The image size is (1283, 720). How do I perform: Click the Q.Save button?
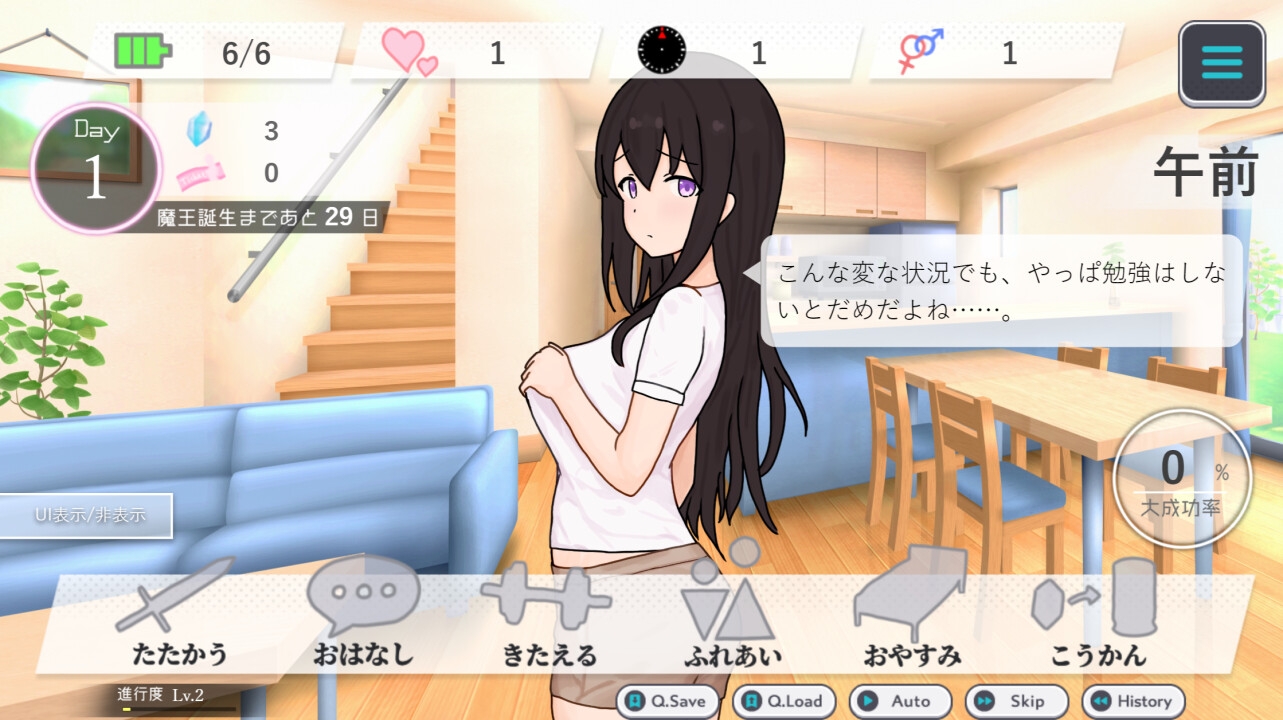[667, 701]
